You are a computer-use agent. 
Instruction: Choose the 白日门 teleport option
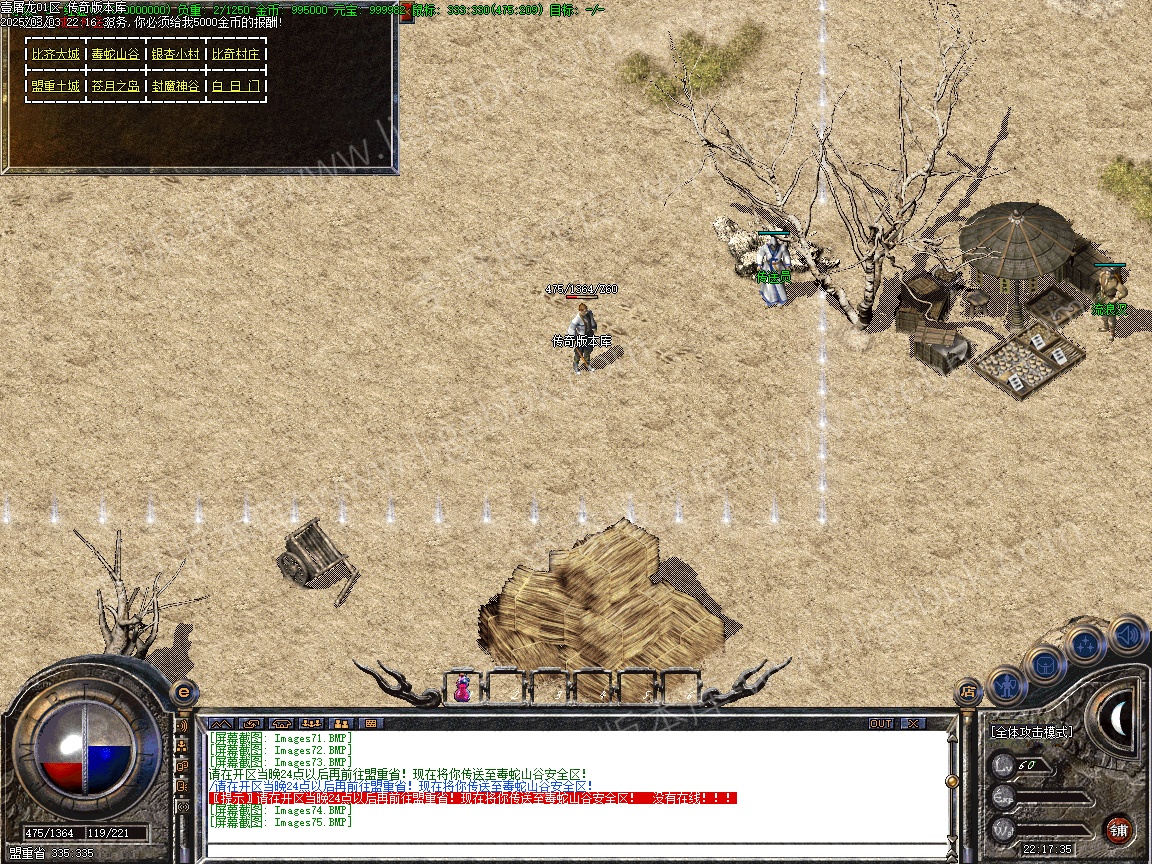point(236,86)
